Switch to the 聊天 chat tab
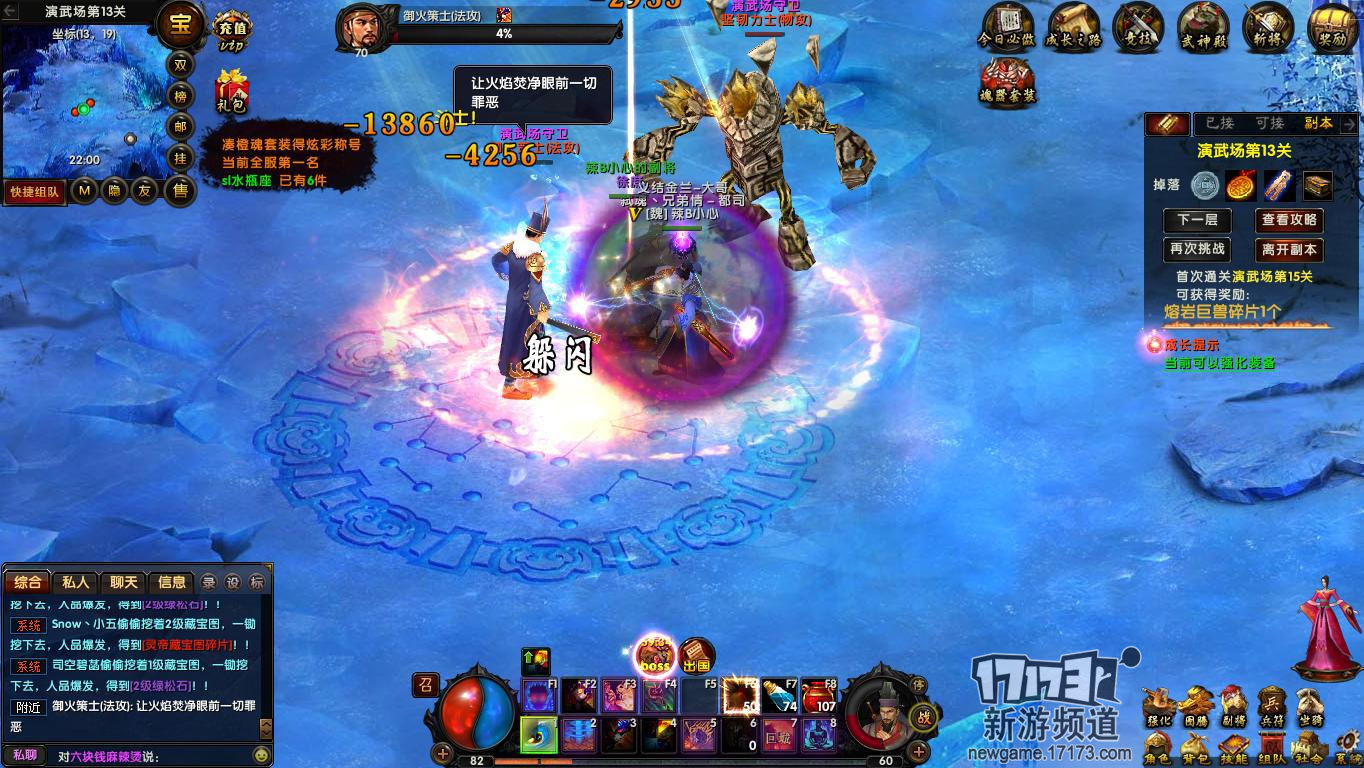The image size is (1364, 768). 124,582
